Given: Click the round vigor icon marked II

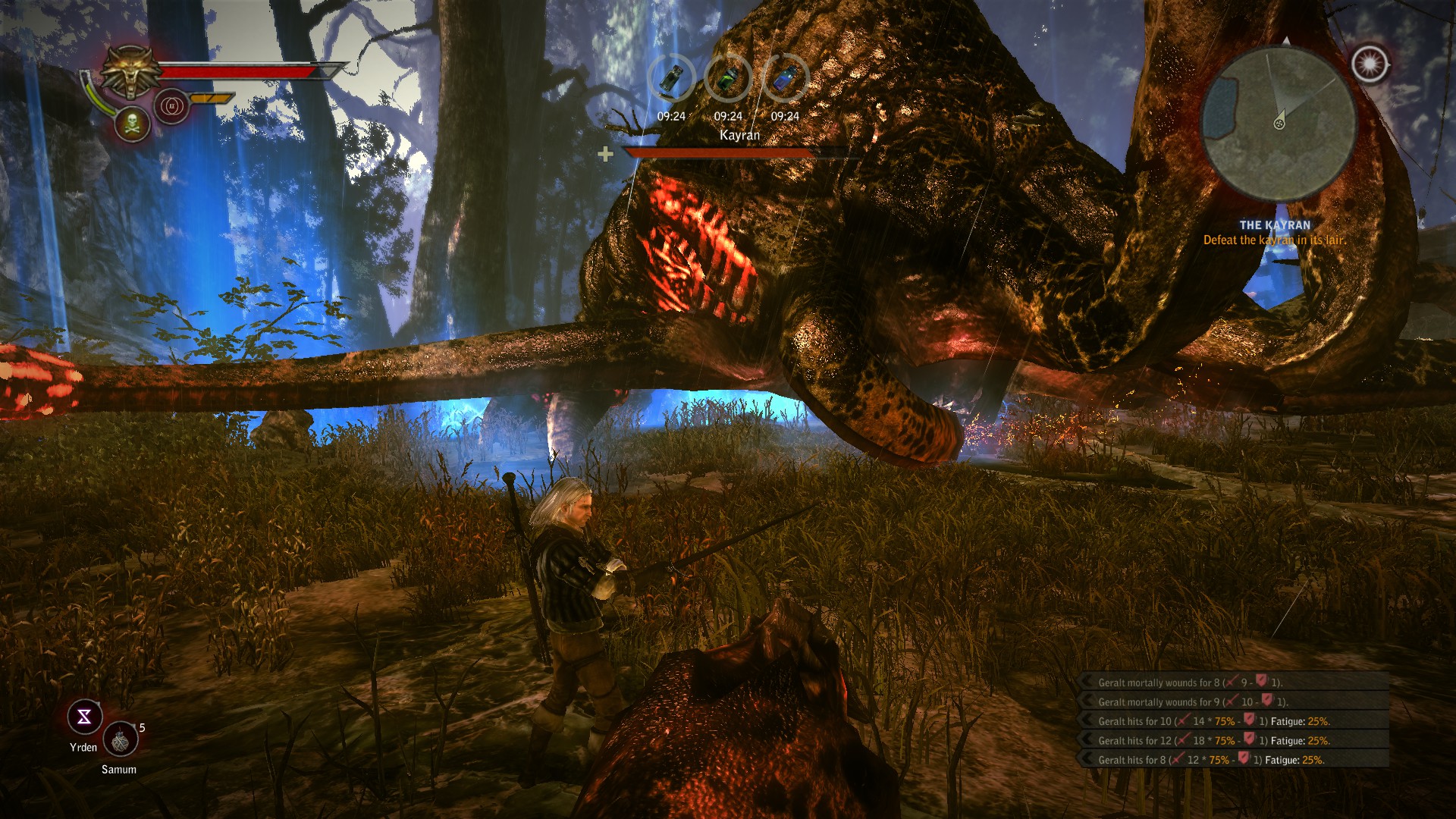Looking at the screenshot, I should click(x=171, y=106).
